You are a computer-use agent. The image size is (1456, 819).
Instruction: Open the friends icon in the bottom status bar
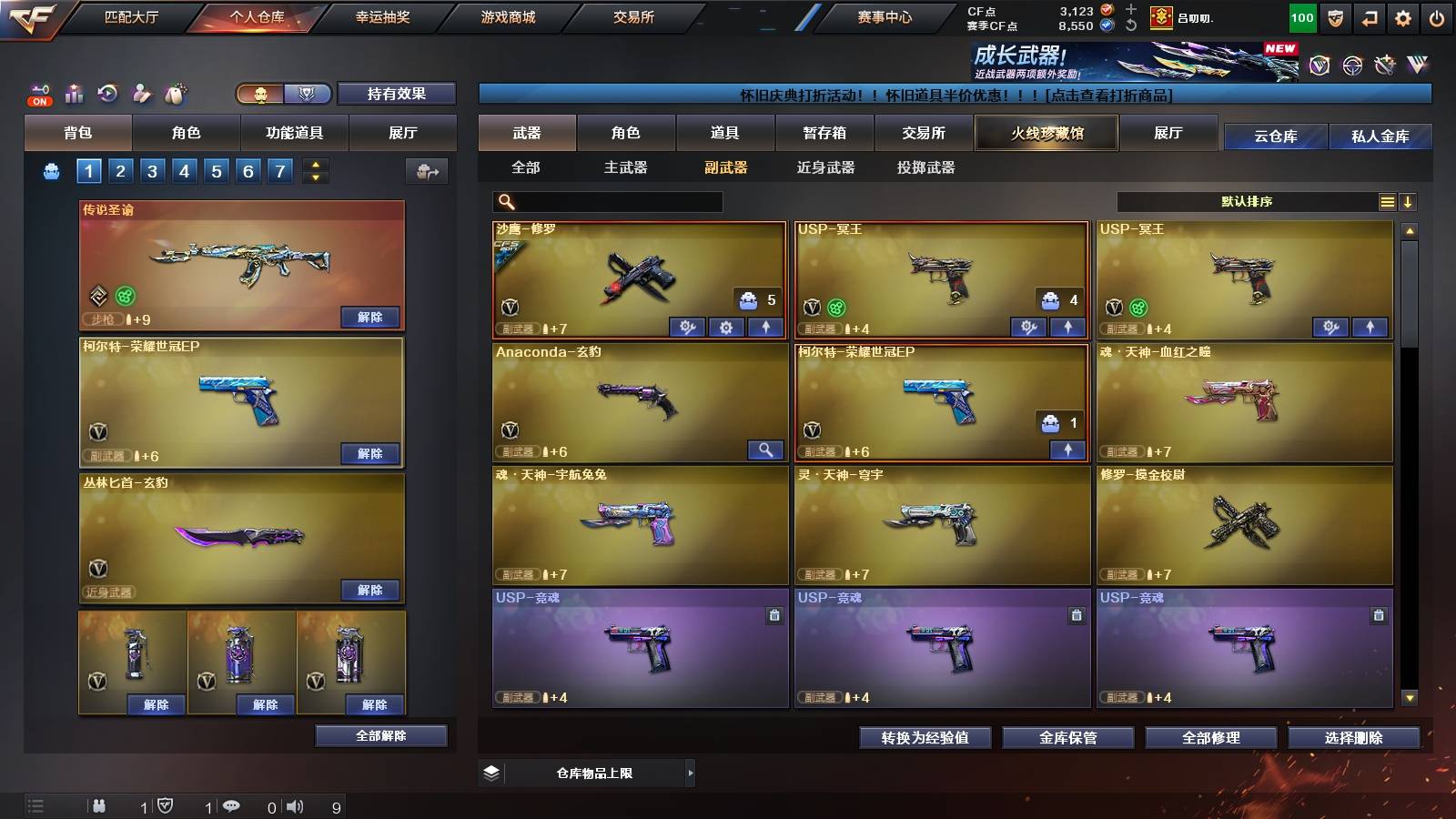click(x=100, y=805)
